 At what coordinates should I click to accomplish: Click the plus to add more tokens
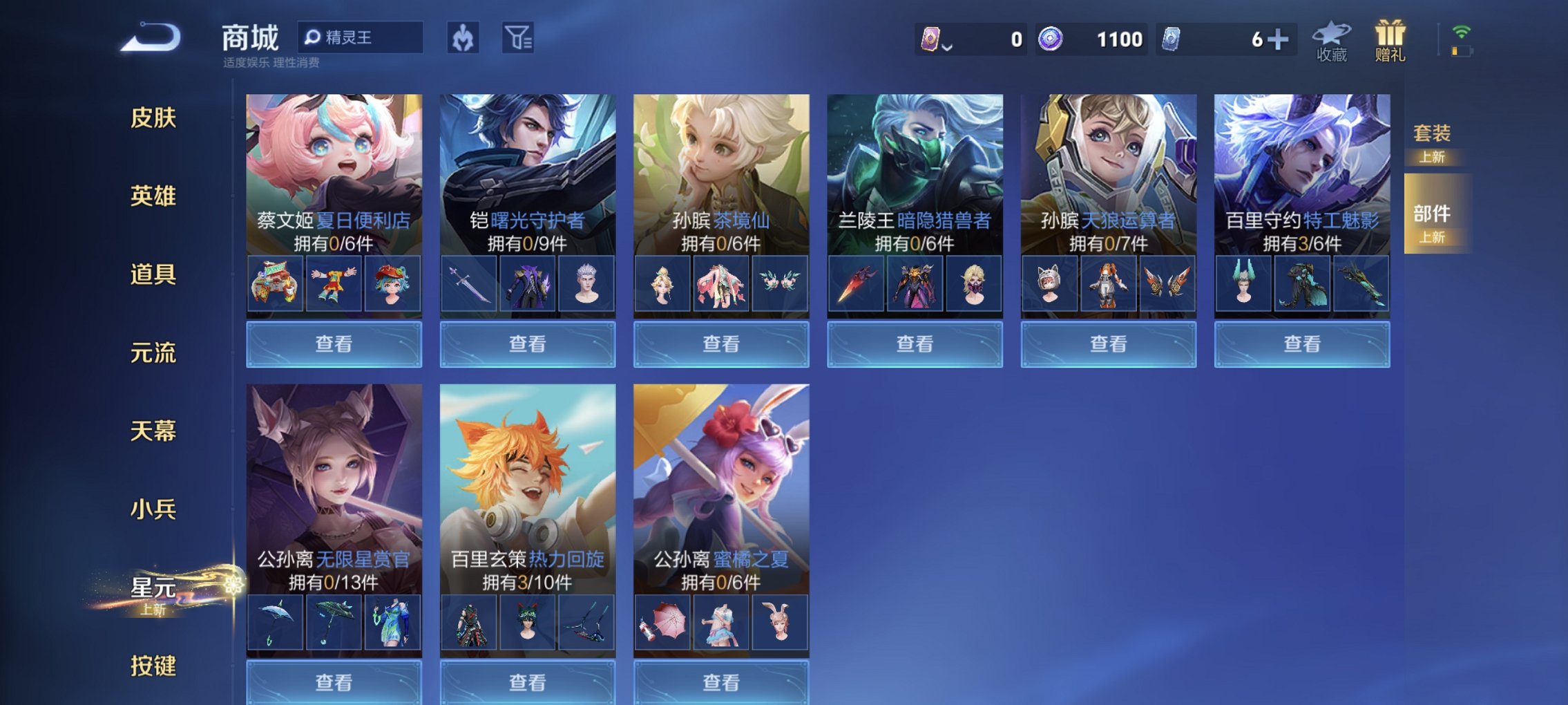tap(1279, 39)
